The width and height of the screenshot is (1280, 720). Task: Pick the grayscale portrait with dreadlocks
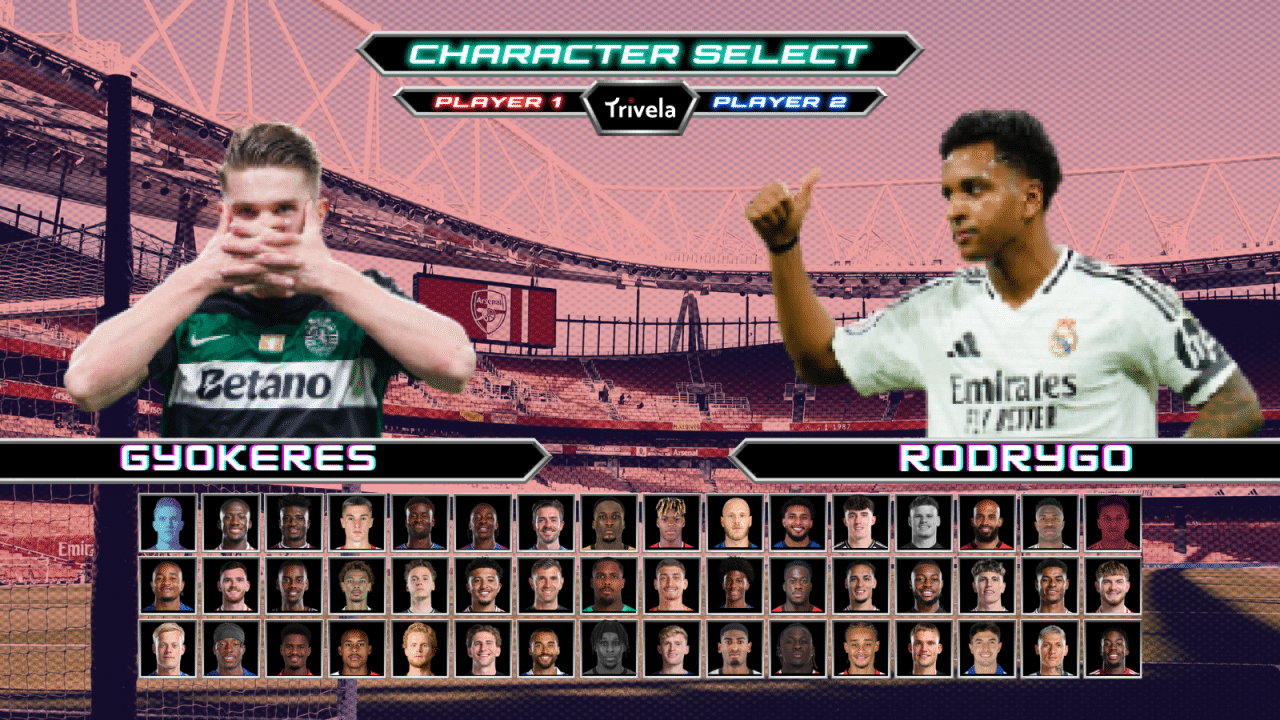tap(608, 648)
